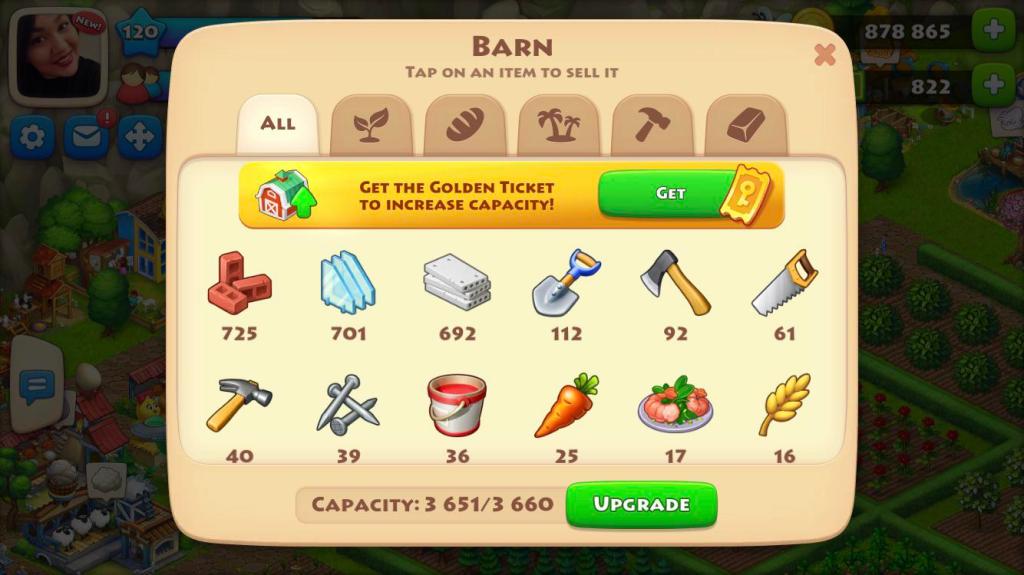Choose the red paint bucket
Image resolution: width=1024 pixels, height=575 pixels.
(457, 405)
